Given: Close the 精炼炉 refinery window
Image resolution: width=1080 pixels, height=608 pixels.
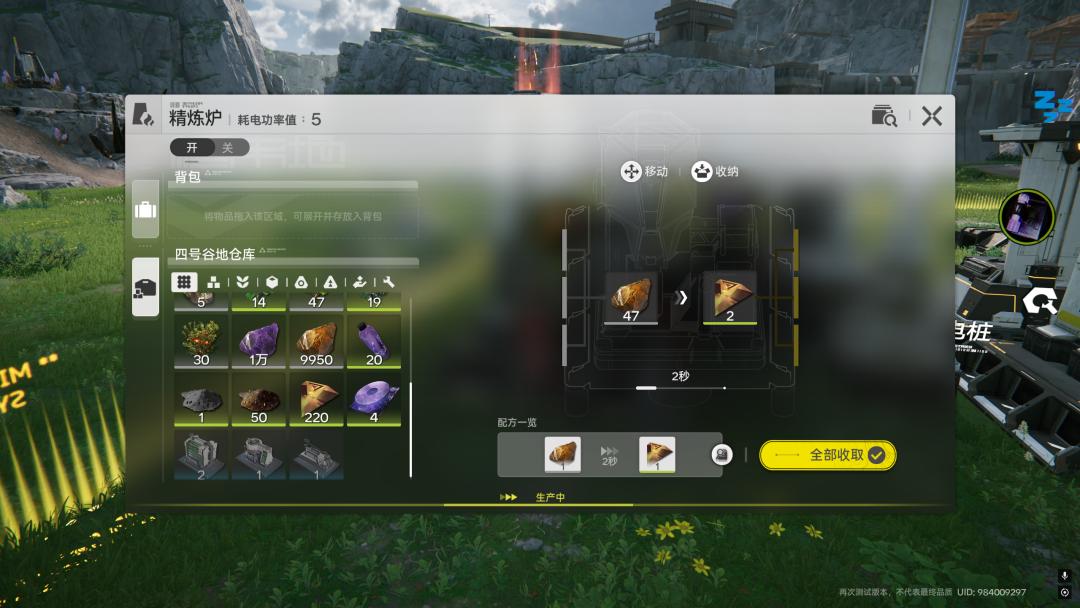Looking at the screenshot, I should [x=932, y=116].
